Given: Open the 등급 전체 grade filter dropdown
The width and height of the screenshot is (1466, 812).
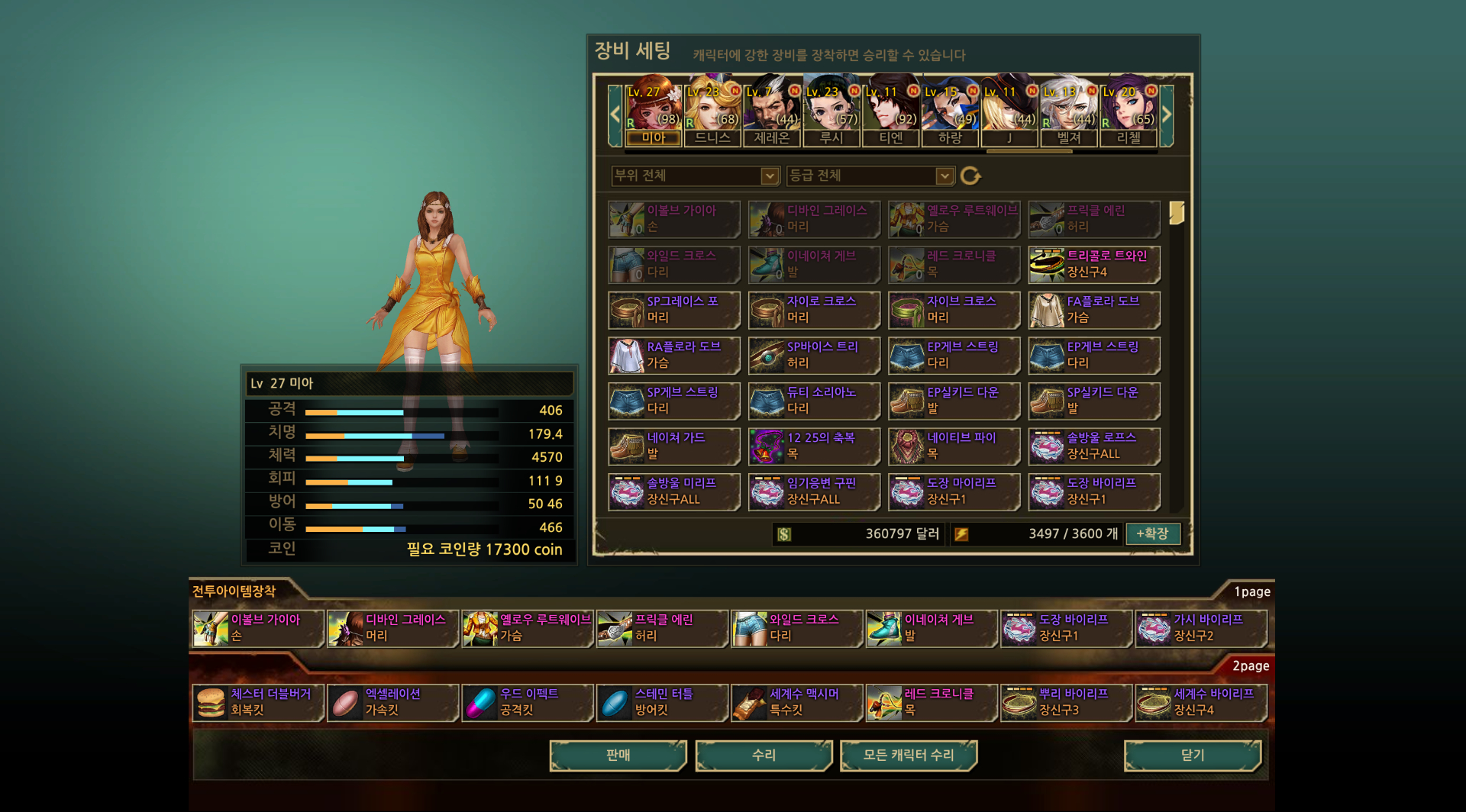Looking at the screenshot, I should [x=870, y=176].
